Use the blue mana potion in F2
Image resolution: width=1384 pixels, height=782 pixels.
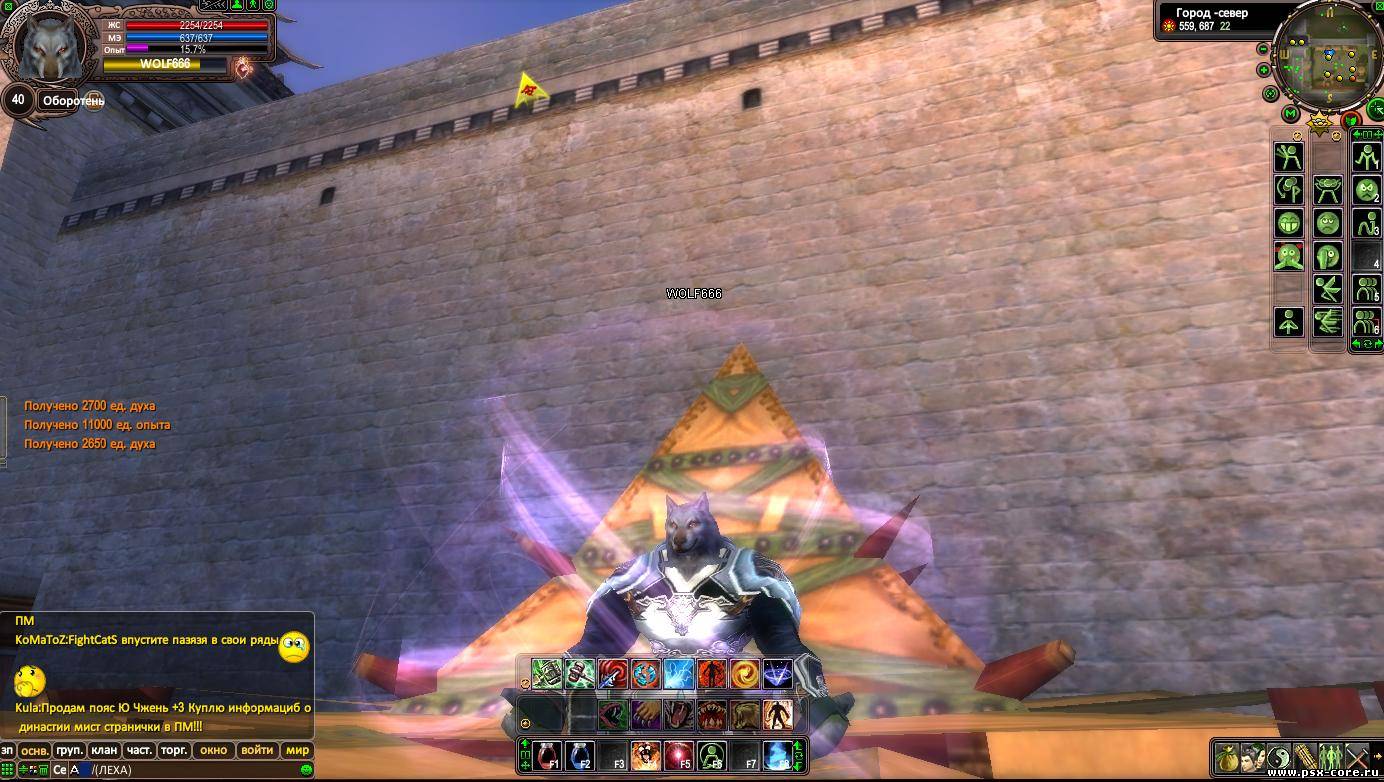click(x=580, y=755)
